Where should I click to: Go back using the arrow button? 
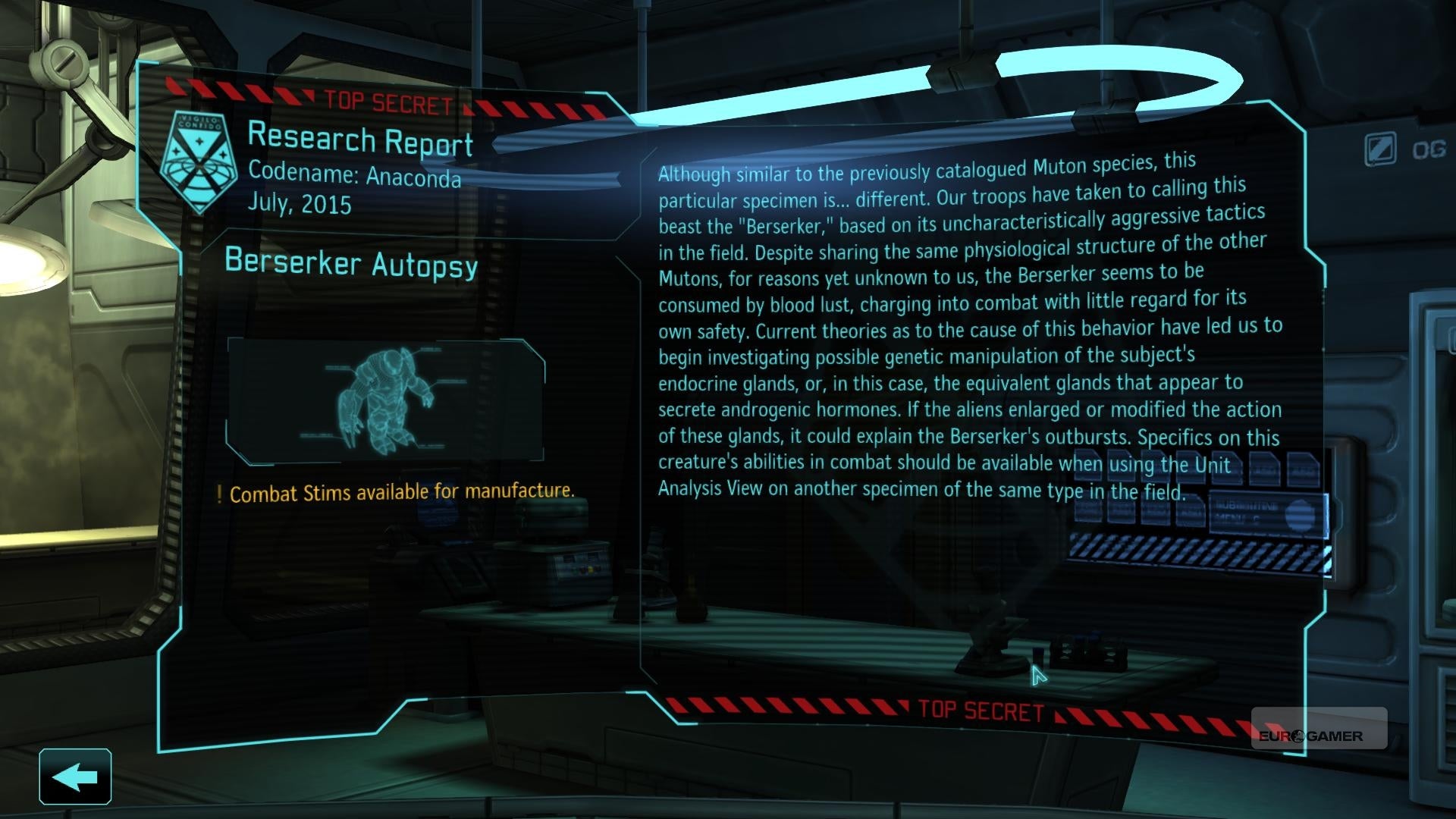[x=75, y=777]
